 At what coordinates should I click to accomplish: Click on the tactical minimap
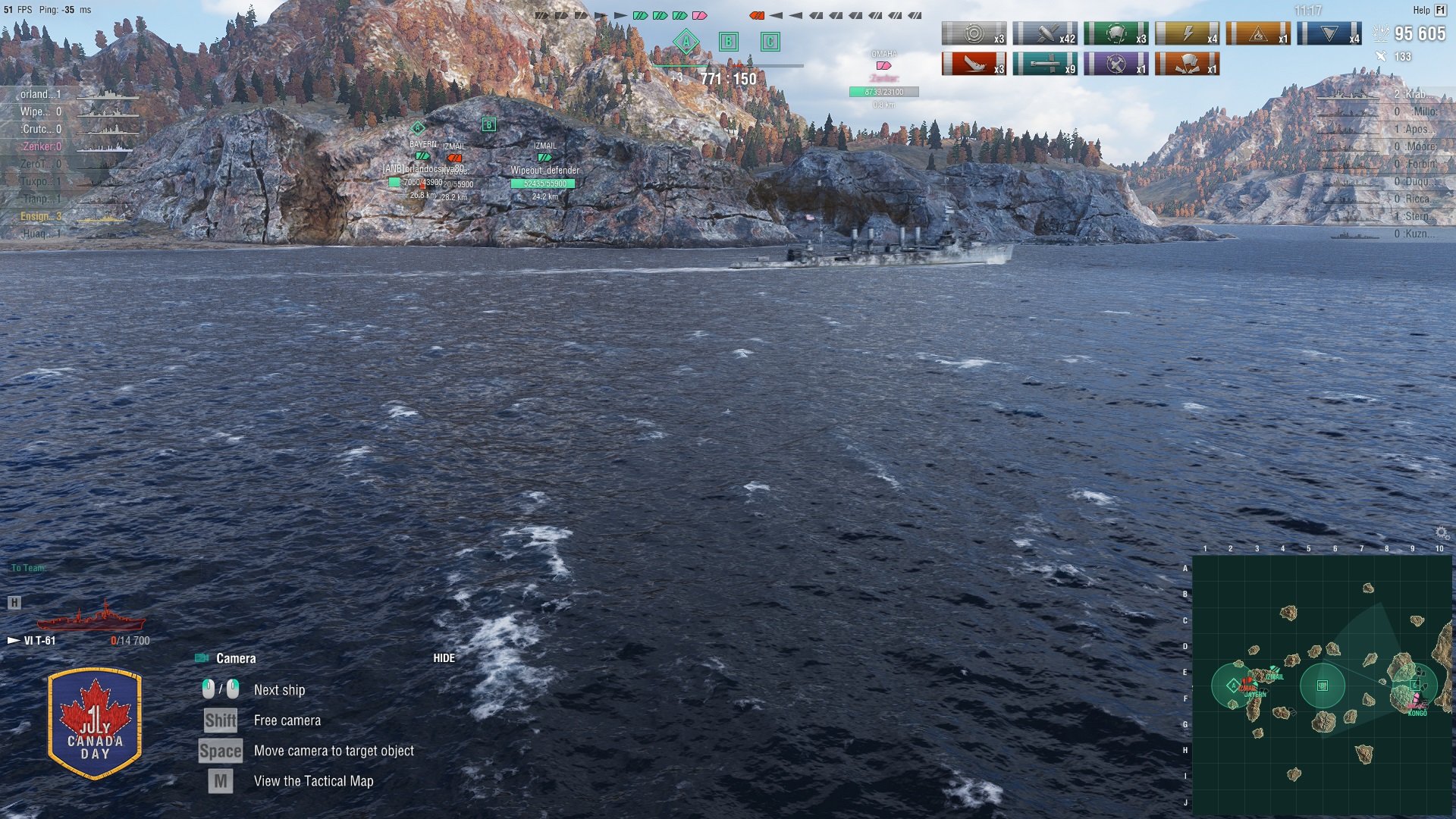[x=1322, y=686]
